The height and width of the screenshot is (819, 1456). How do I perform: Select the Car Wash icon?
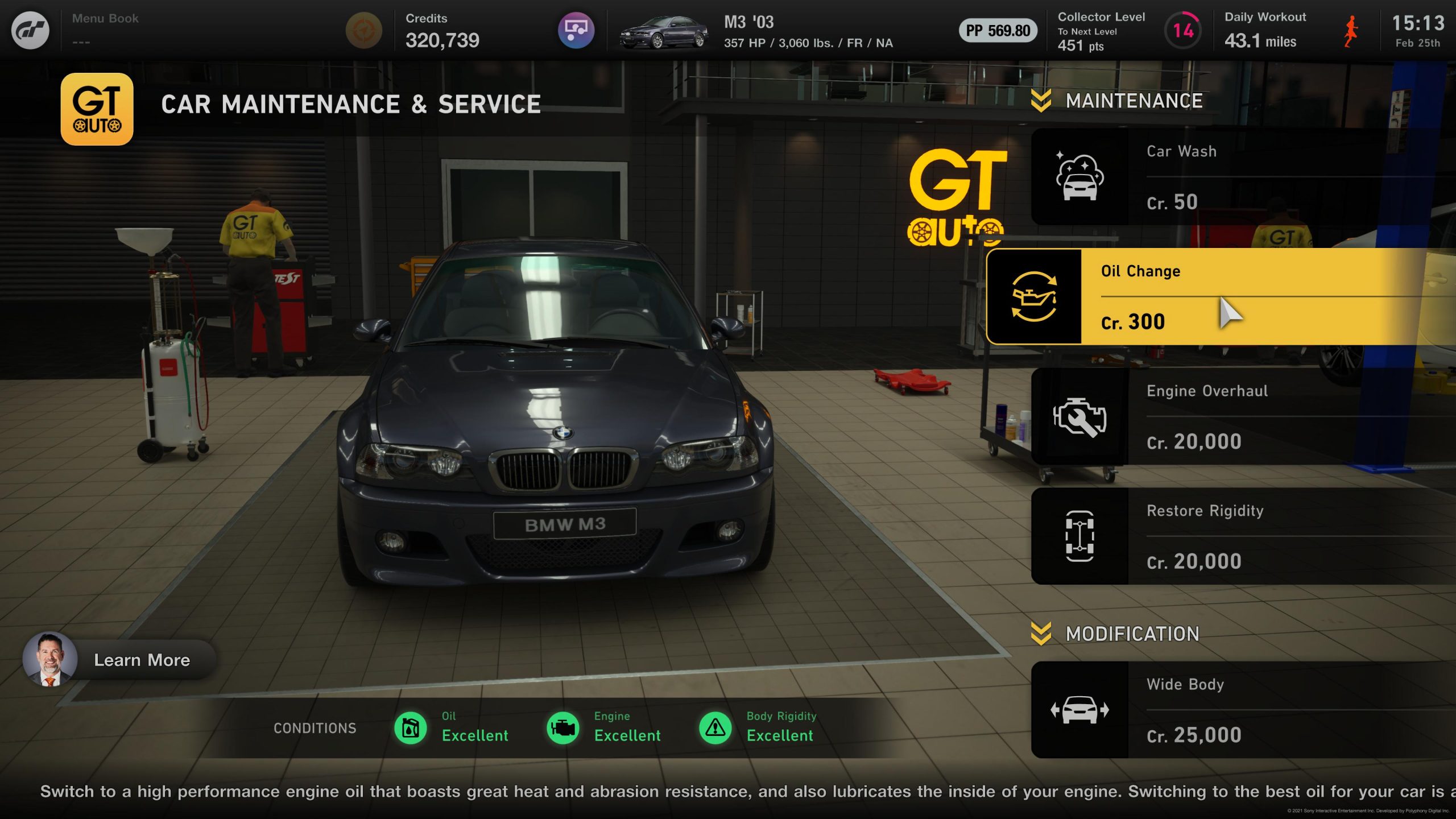click(1081, 175)
